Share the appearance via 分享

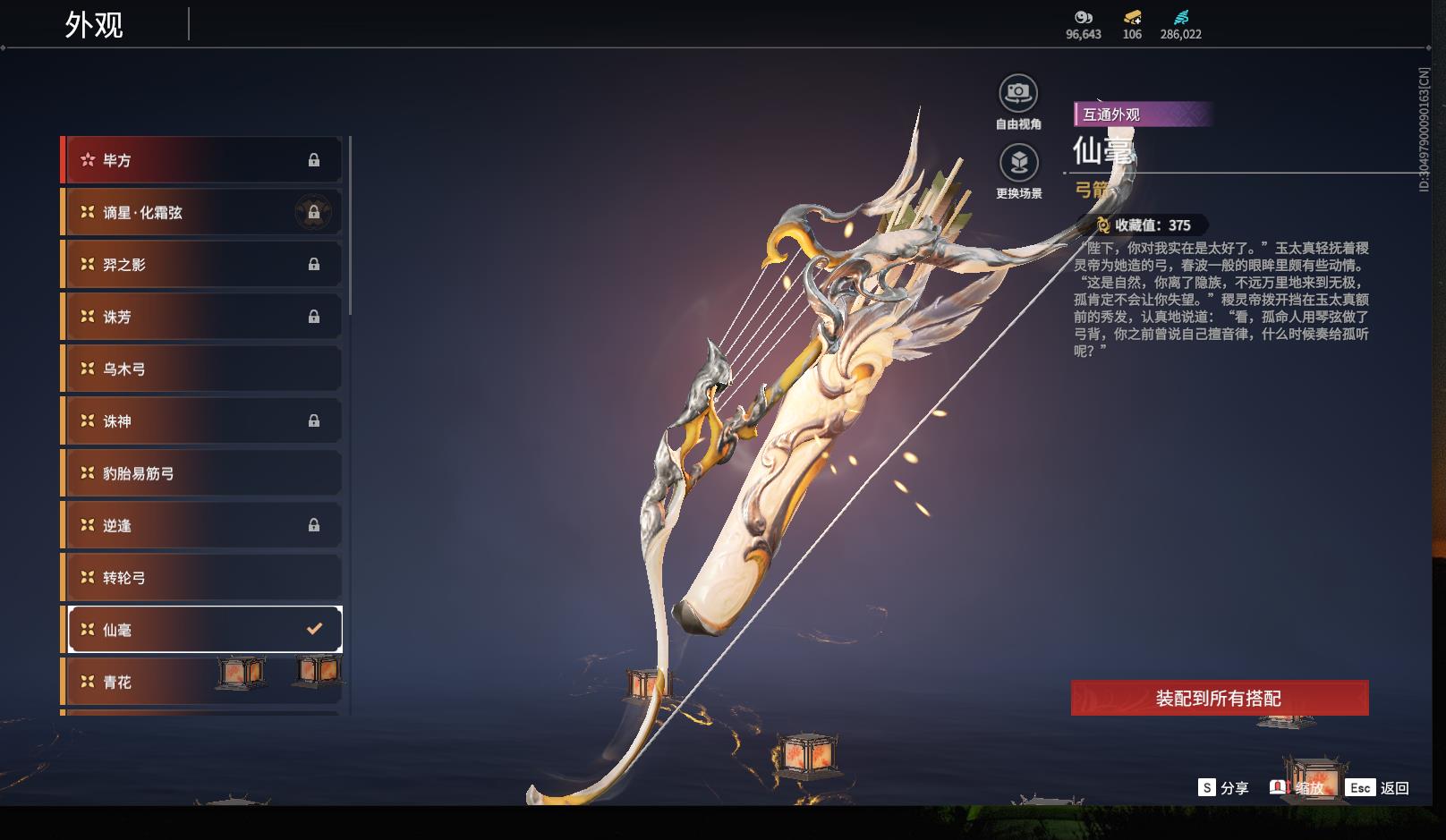pos(1223,788)
